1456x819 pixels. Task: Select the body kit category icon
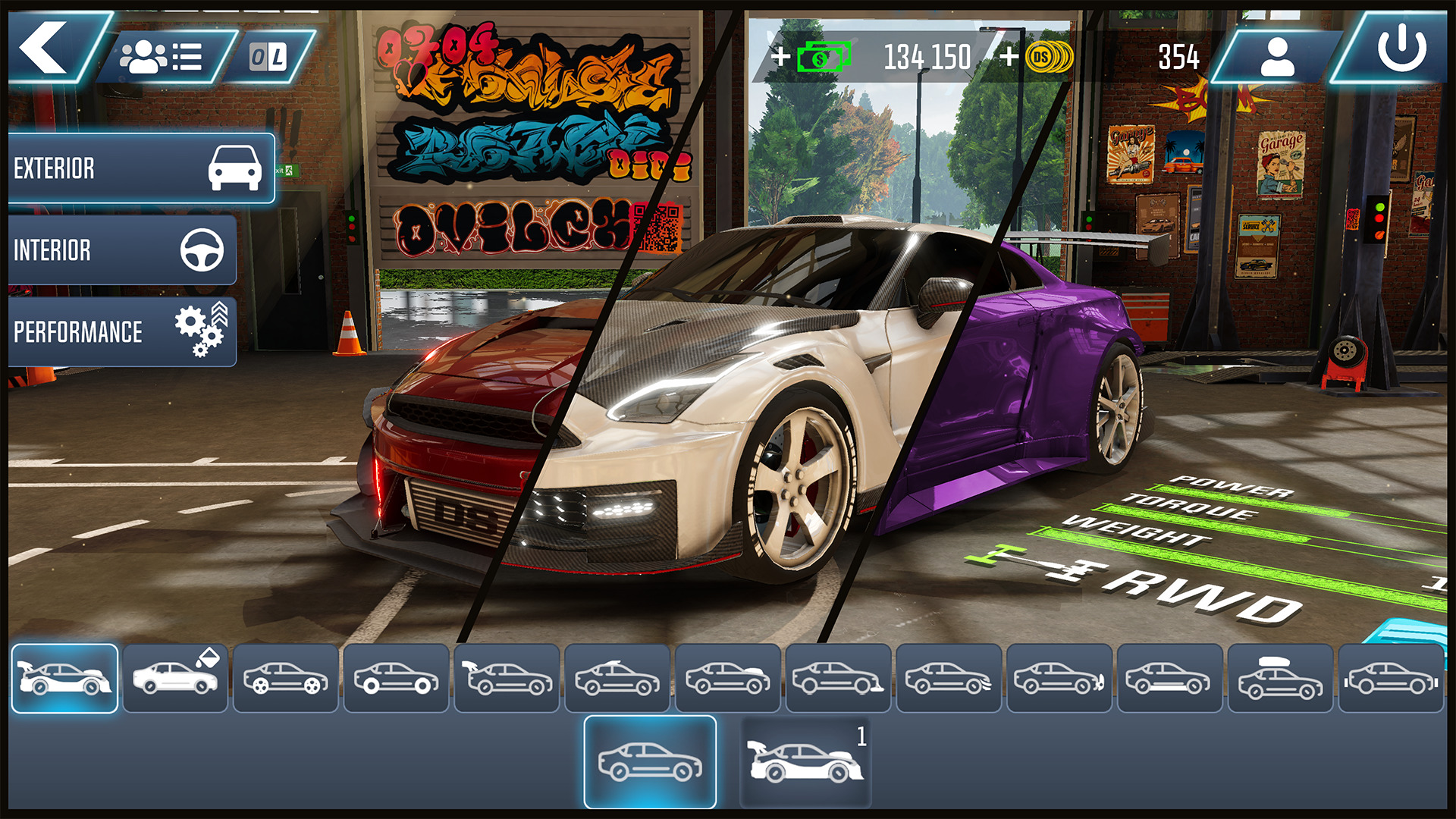64,679
